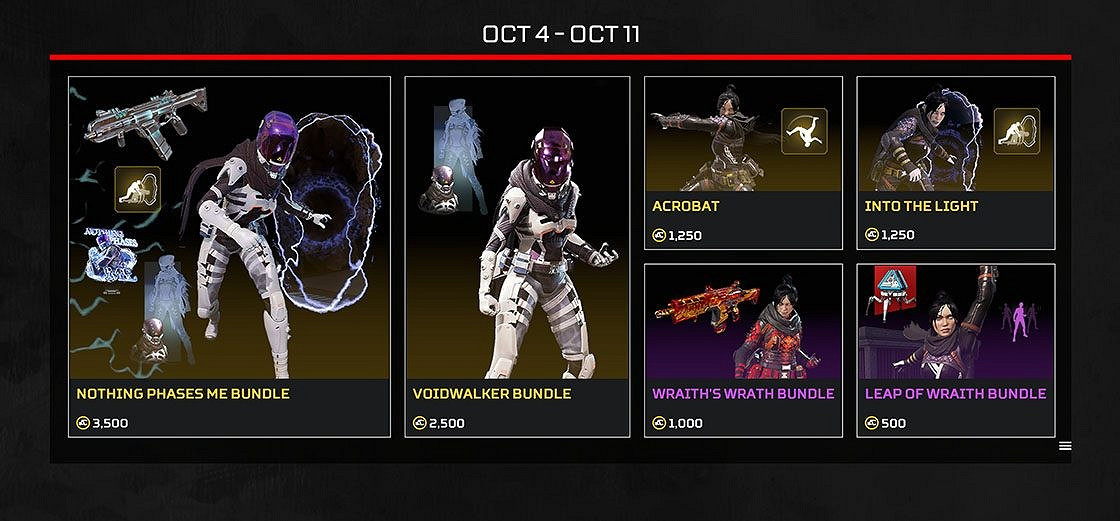View the Into The Light offer
Viewport: 1120px width, 521px height.
pos(955,163)
